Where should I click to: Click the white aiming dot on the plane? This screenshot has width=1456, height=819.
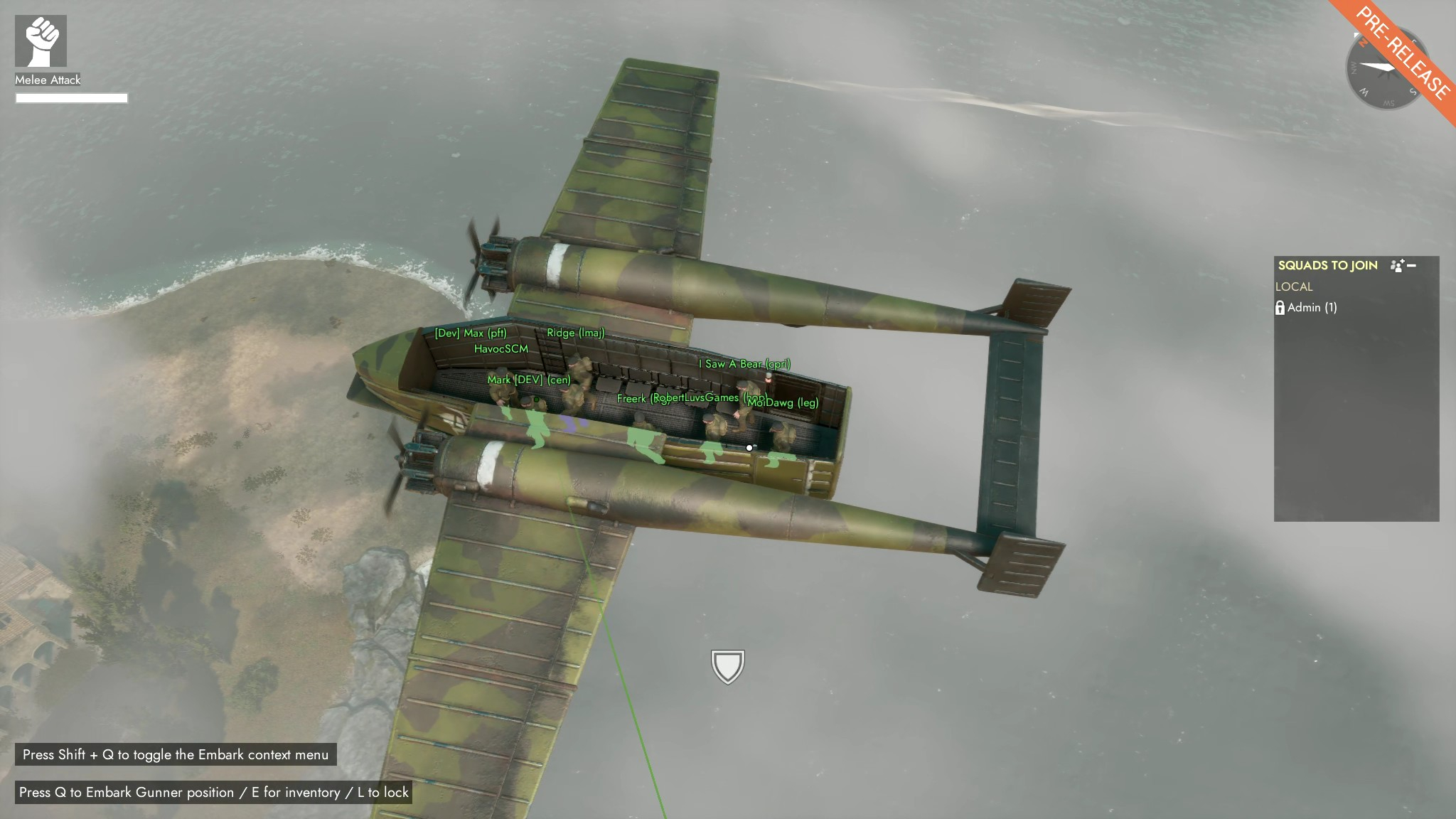coord(748,447)
